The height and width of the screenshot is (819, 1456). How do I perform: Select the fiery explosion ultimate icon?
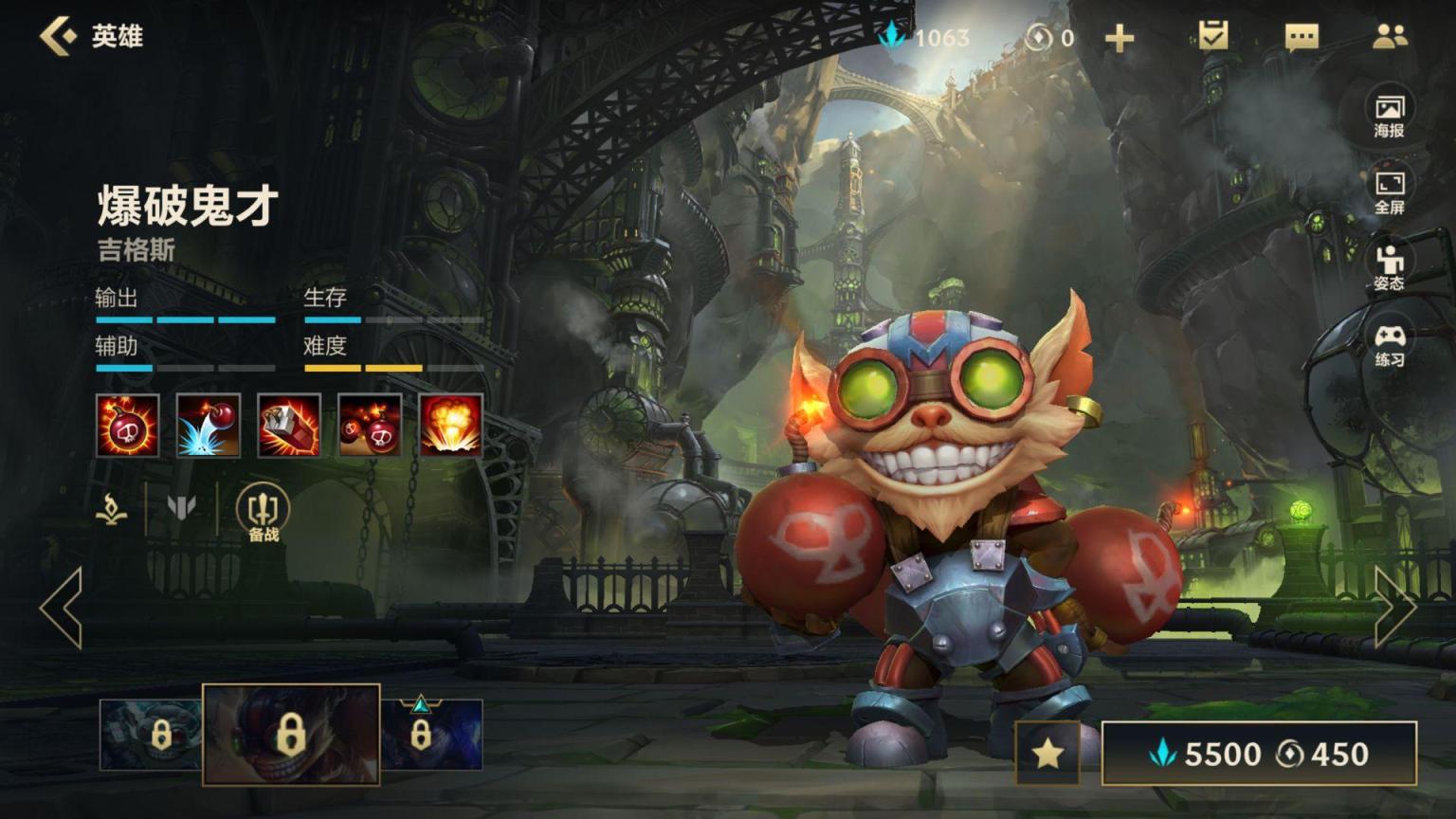(450, 426)
